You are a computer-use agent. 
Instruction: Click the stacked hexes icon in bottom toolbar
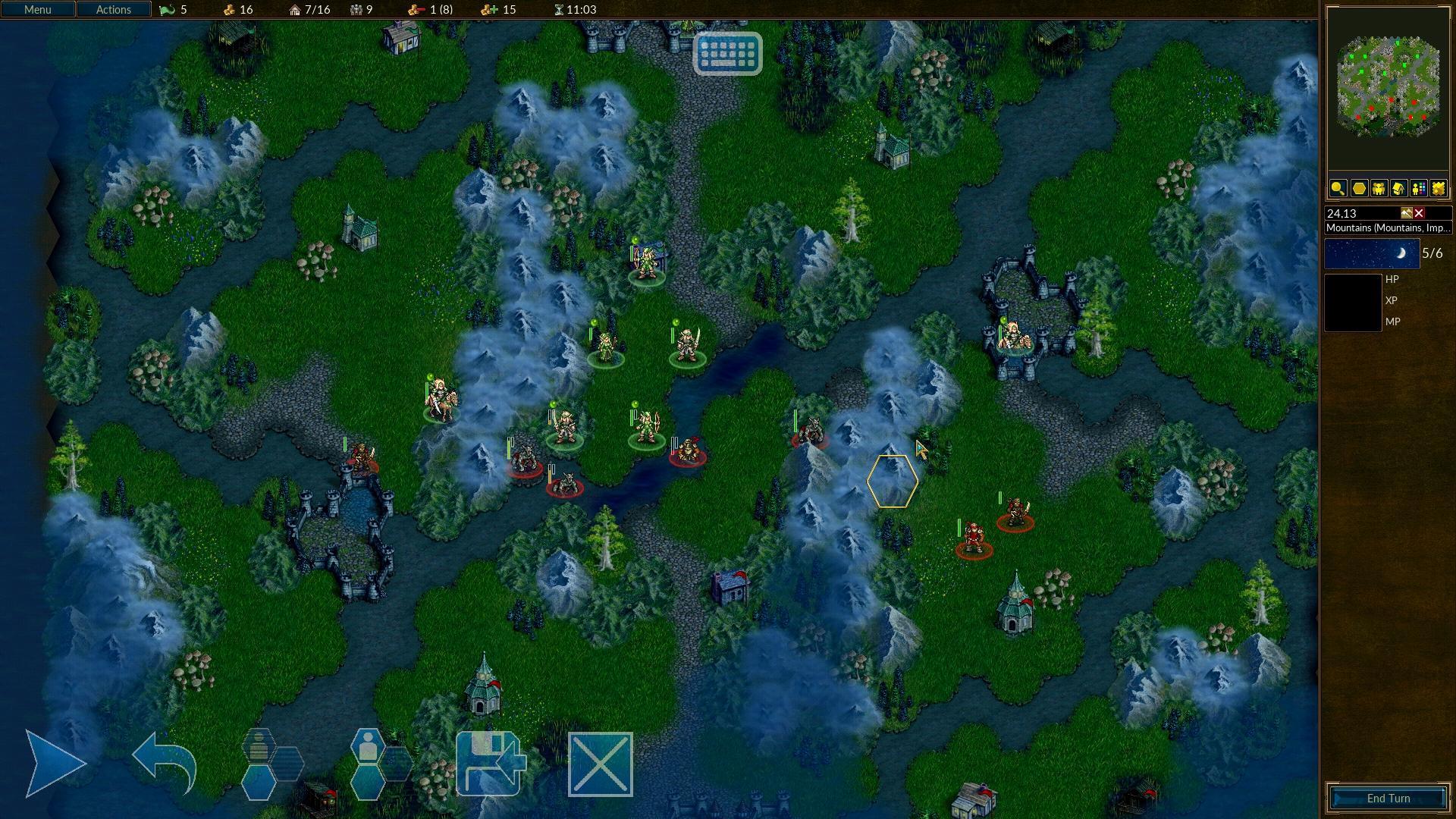273,762
